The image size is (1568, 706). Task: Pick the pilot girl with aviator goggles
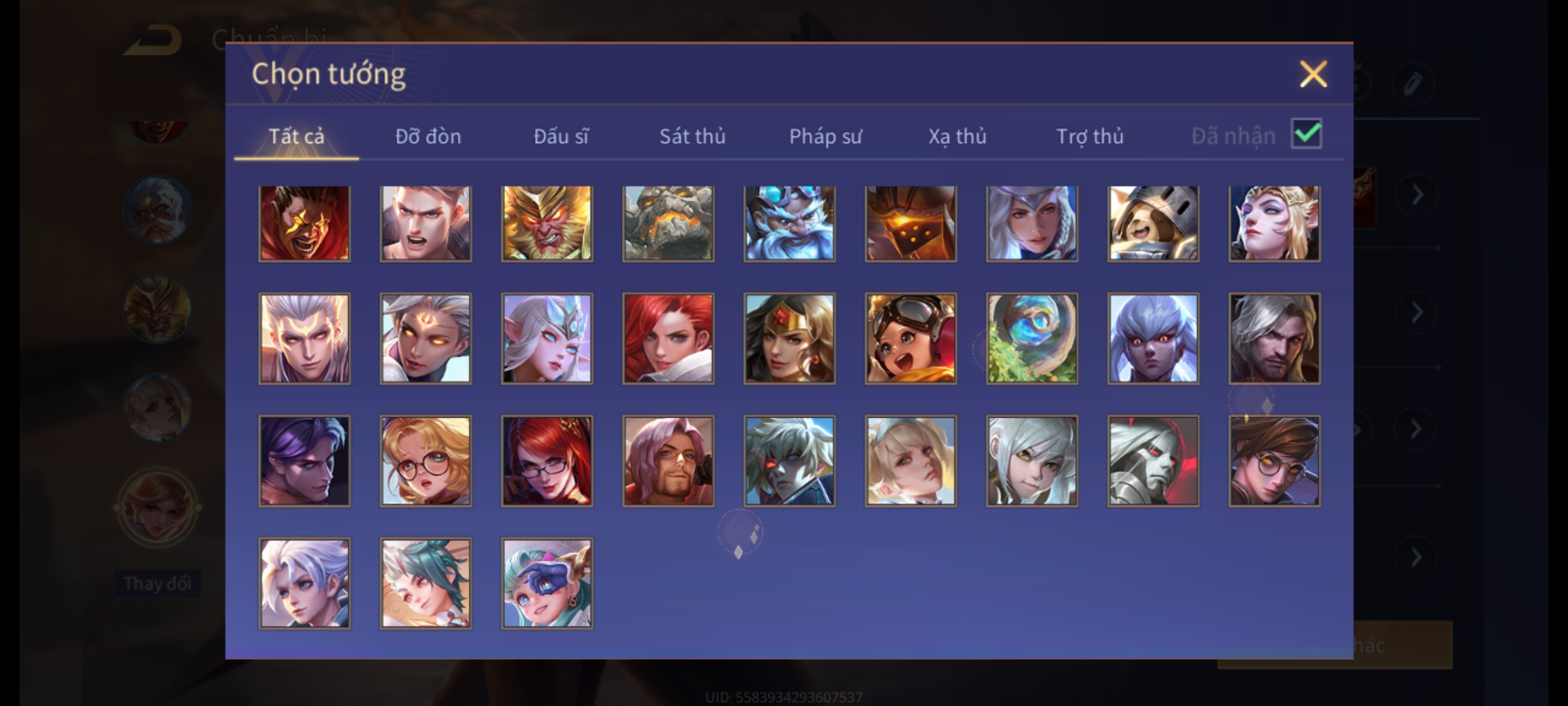[x=911, y=338]
